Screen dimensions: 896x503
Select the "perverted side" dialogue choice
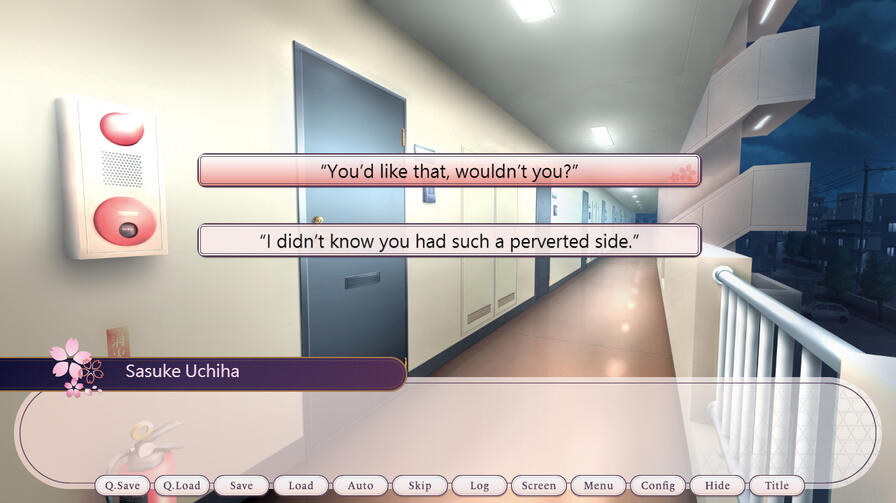(448, 241)
